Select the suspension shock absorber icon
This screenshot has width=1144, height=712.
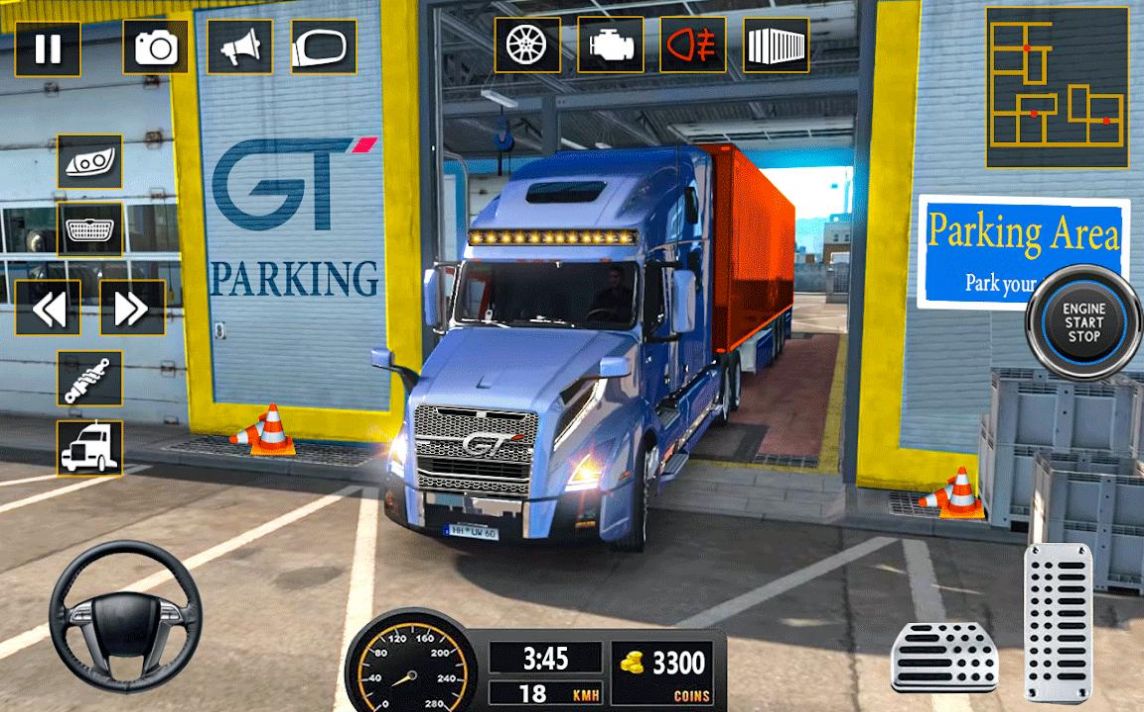(90, 379)
